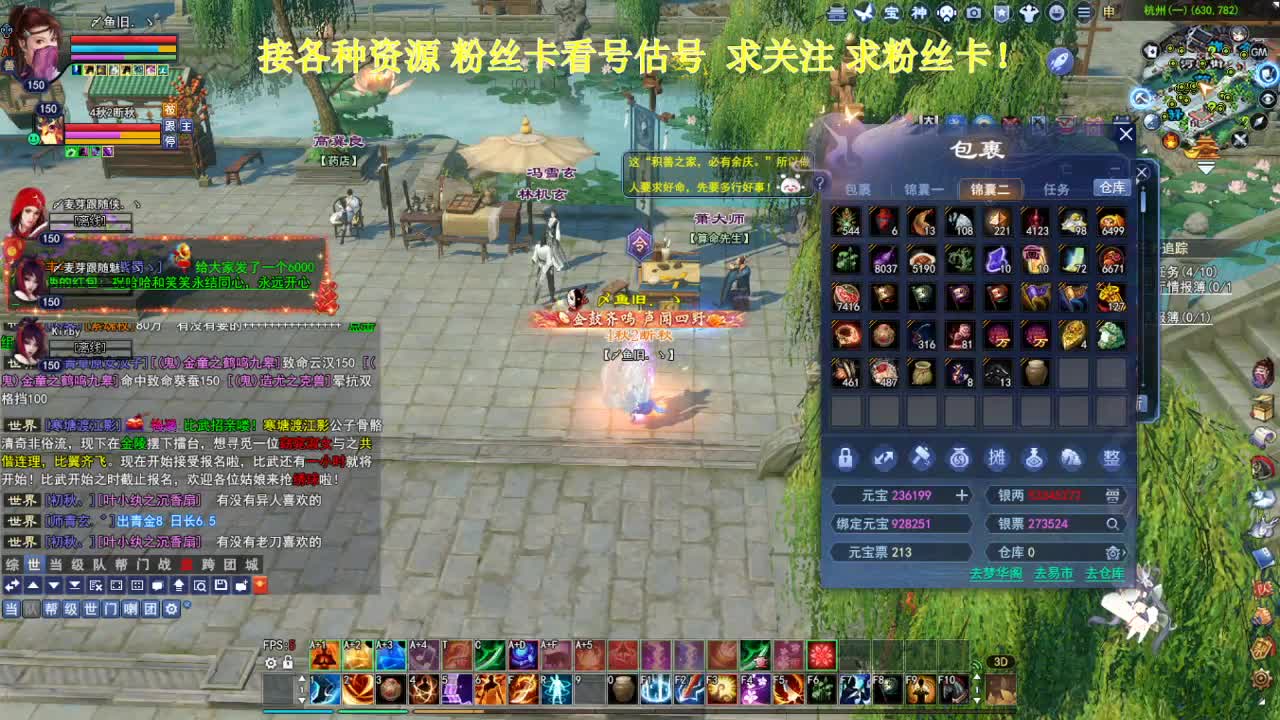The height and width of the screenshot is (720, 1280).
Task: Select the hammer smelting icon in the bag panel
Action: click(x=921, y=458)
